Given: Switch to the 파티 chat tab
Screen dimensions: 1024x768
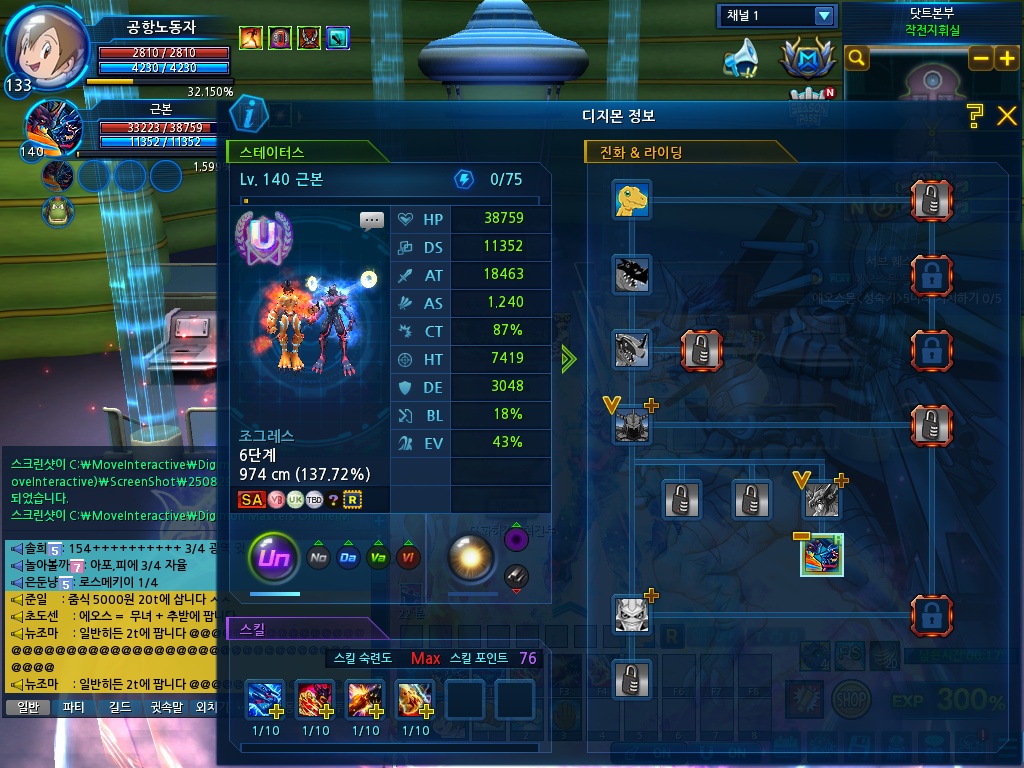Looking at the screenshot, I should (74, 707).
